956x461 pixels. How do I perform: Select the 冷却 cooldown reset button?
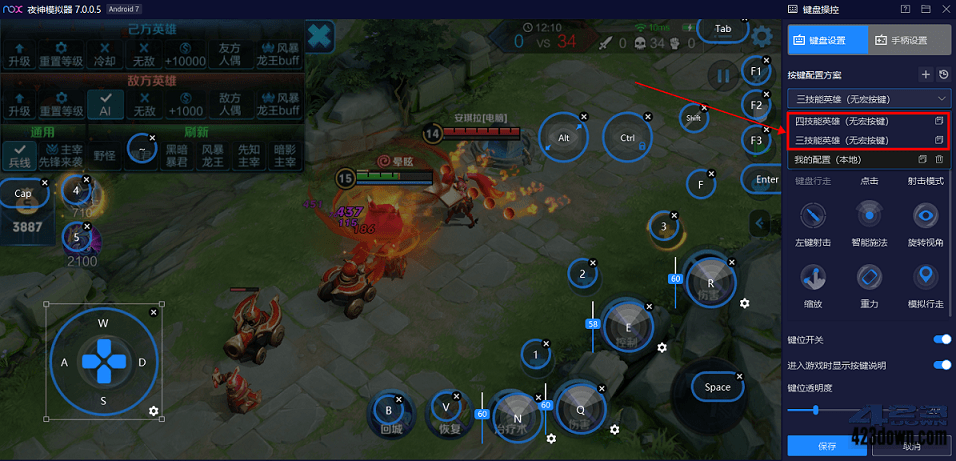click(x=104, y=52)
